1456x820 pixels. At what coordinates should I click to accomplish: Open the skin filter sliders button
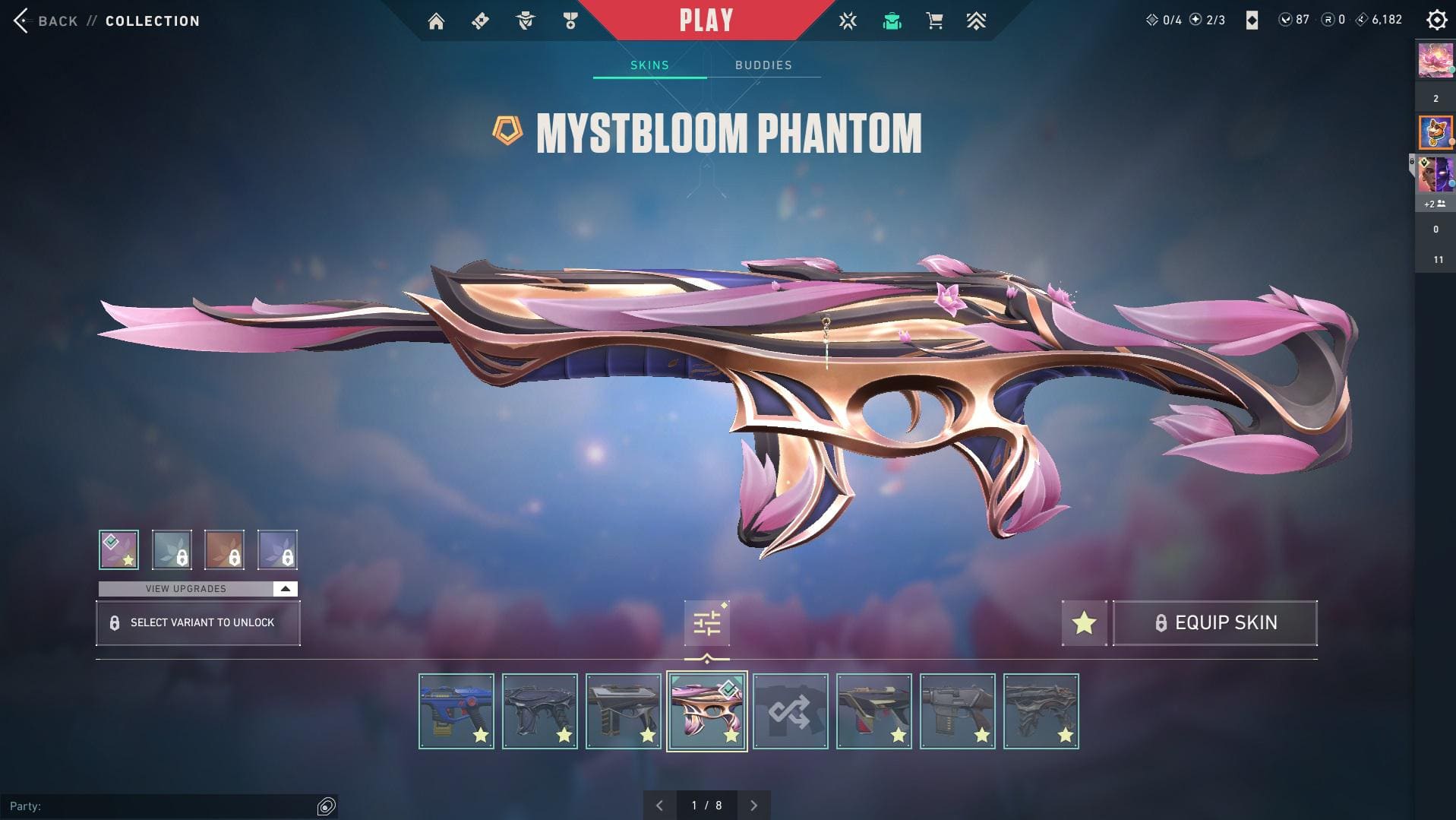pyautogui.click(x=706, y=623)
